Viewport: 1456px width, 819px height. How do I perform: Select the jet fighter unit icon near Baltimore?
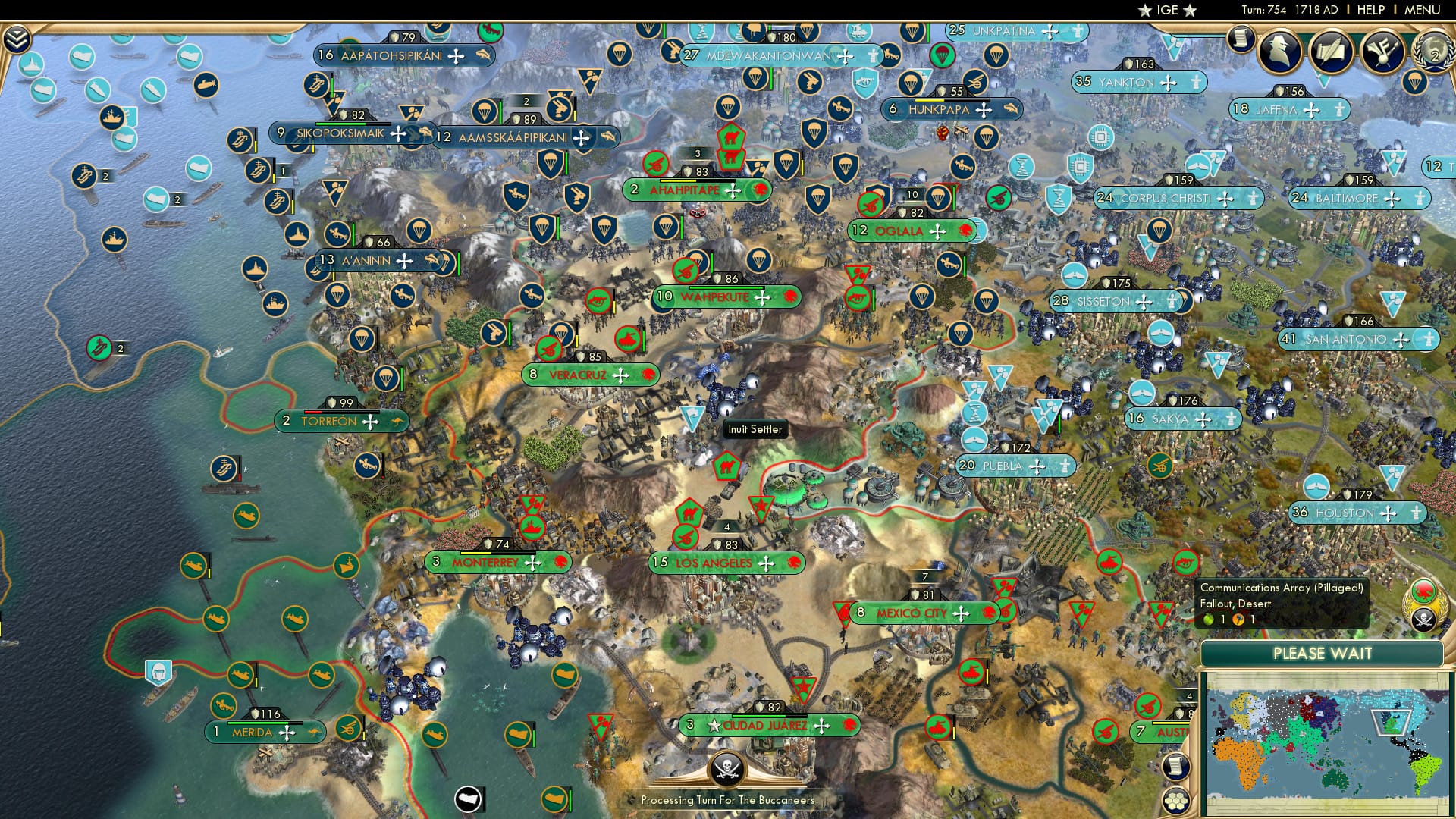(1199, 167)
